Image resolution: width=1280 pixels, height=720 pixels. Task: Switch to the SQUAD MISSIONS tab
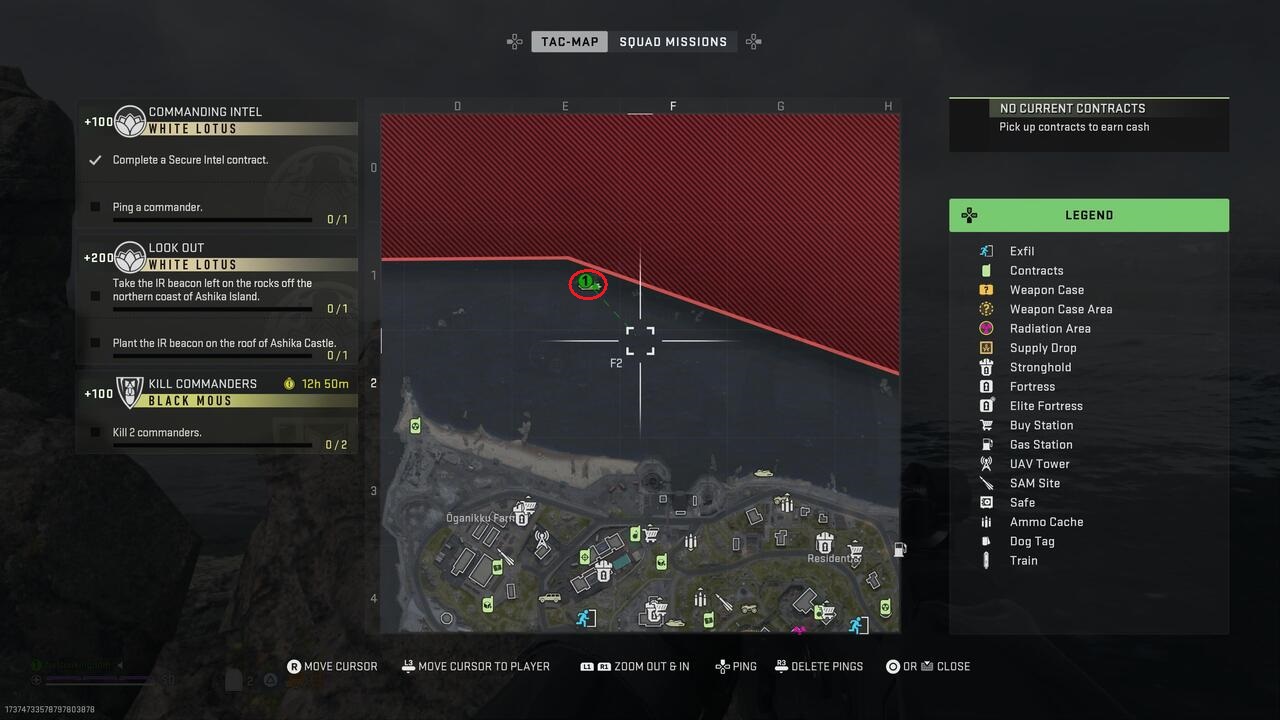click(x=674, y=41)
